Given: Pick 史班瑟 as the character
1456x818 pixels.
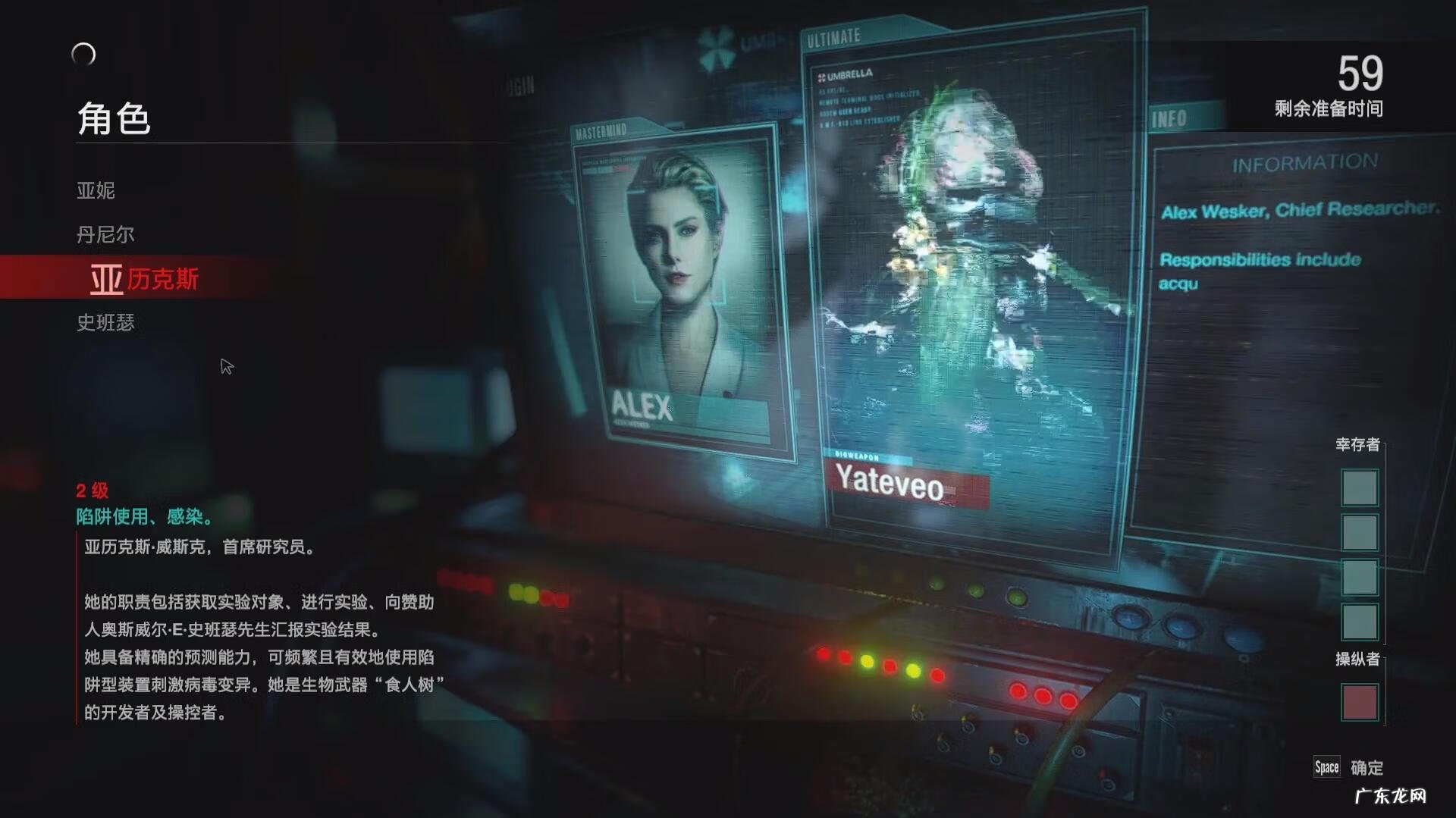Looking at the screenshot, I should (x=105, y=323).
